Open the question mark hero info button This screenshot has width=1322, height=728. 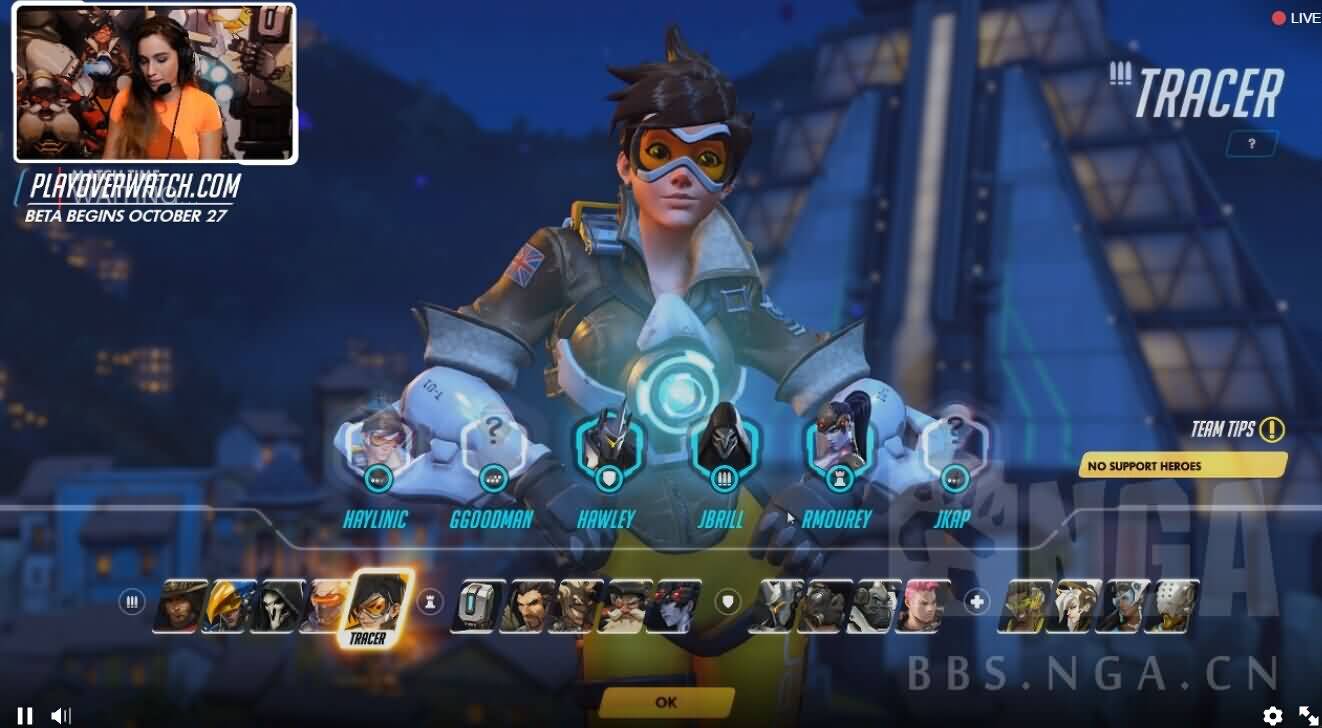click(1251, 144)
